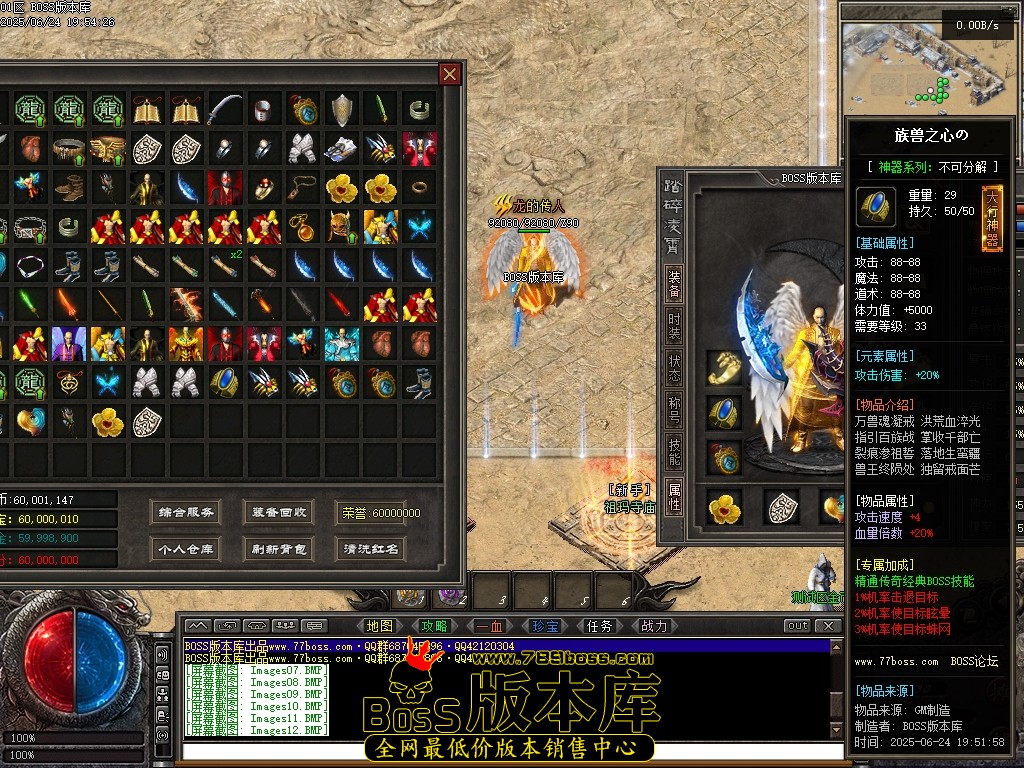This screenshot has width=1024, height=768.
Task: Open the 任务 quest panel
Action: click(x=600, y=626)
